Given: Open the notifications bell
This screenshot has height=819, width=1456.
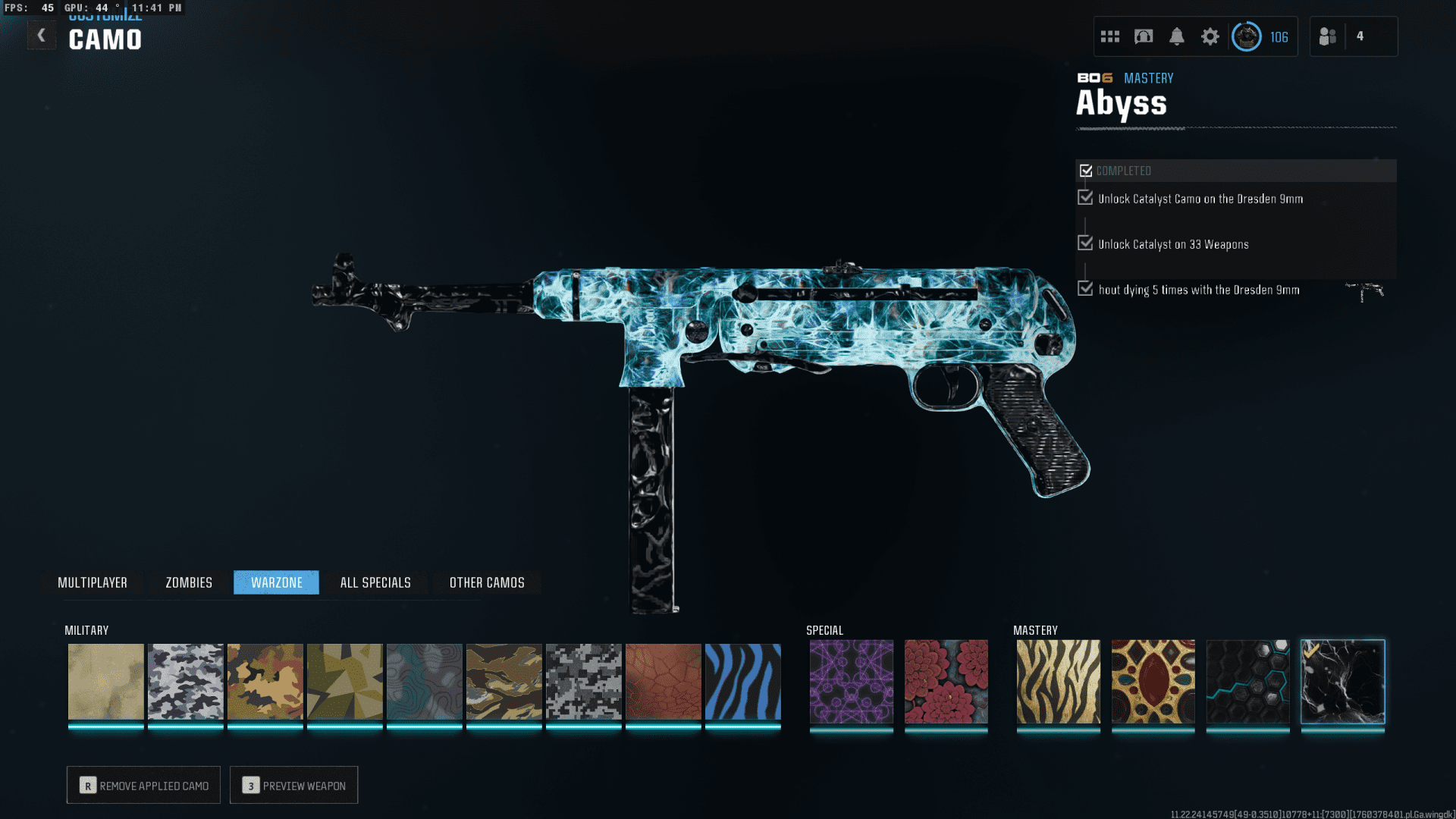Looking at the screenshot, I should 1177,36.
